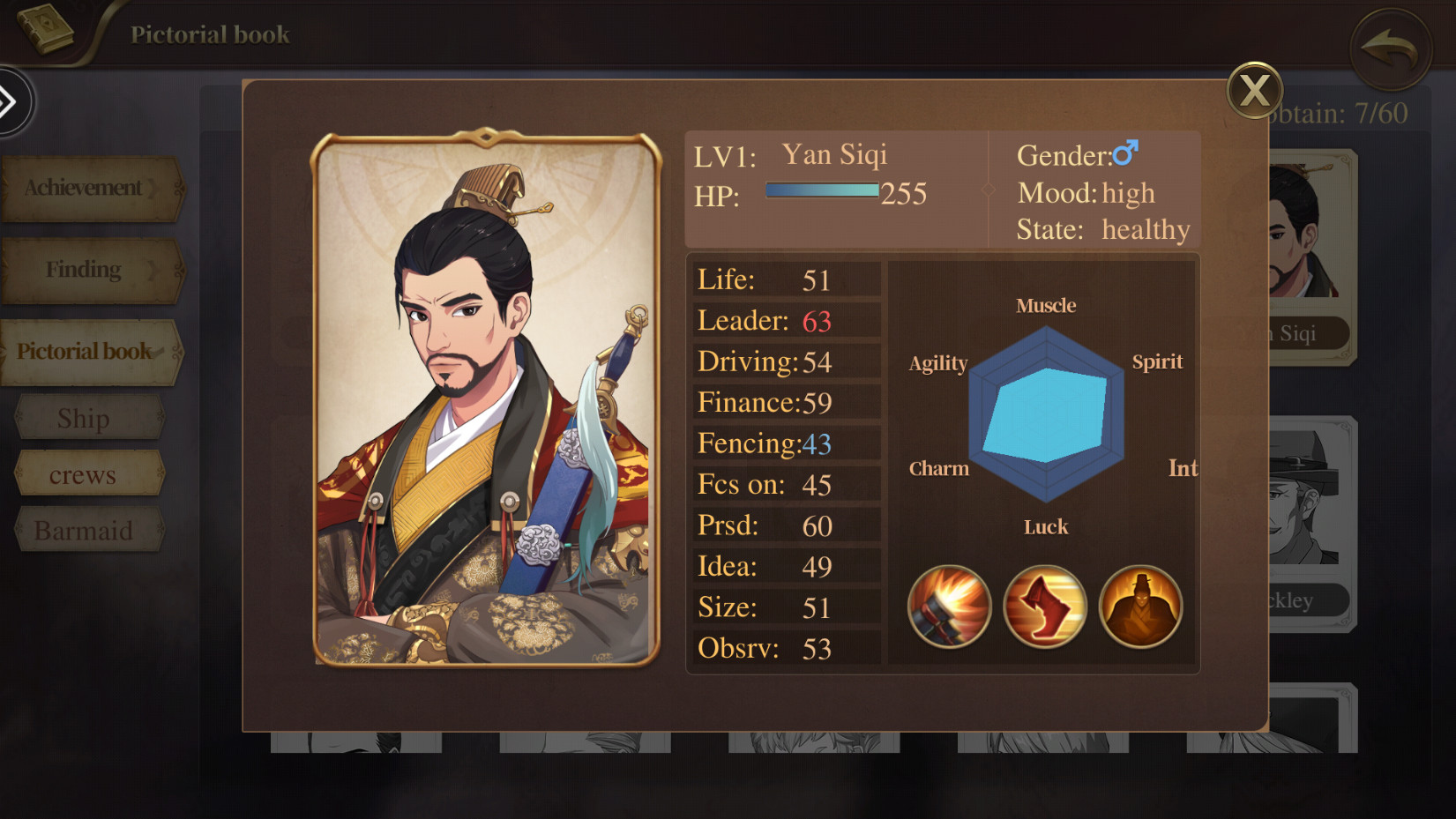Select the hexagonal stat radar chart
Screen dimensions: 1456x819
pos(1046,414)
